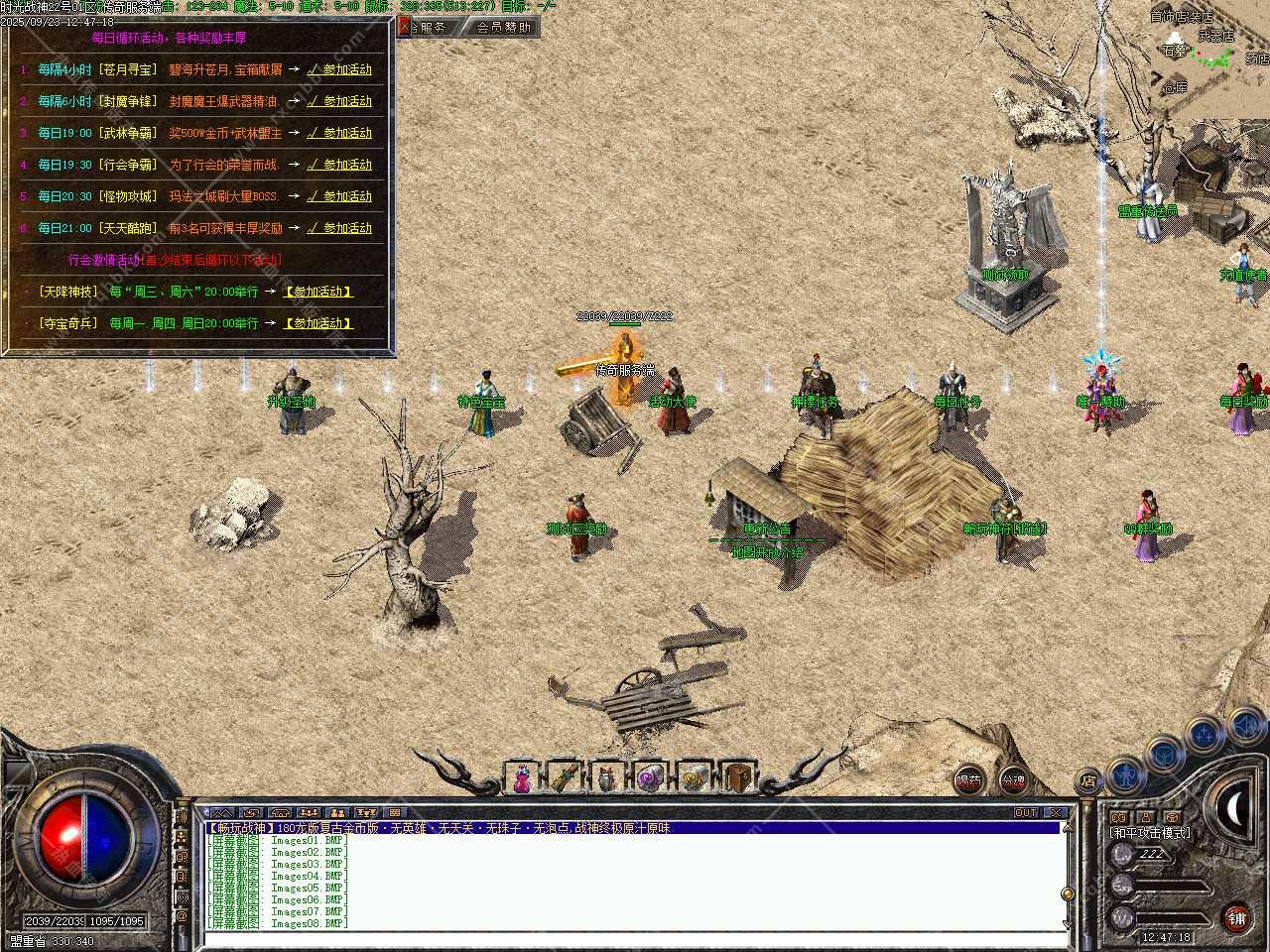Open the 会员赞助 sponsorship menu
Screen dimensions: 1270x952
[x=503, y=27]
